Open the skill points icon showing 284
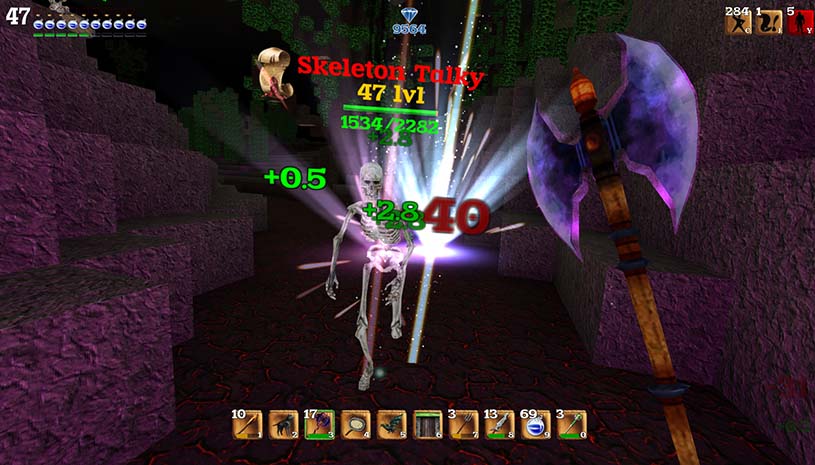The height and width of the screenshot is (465, 815). (x=738, y=22)
